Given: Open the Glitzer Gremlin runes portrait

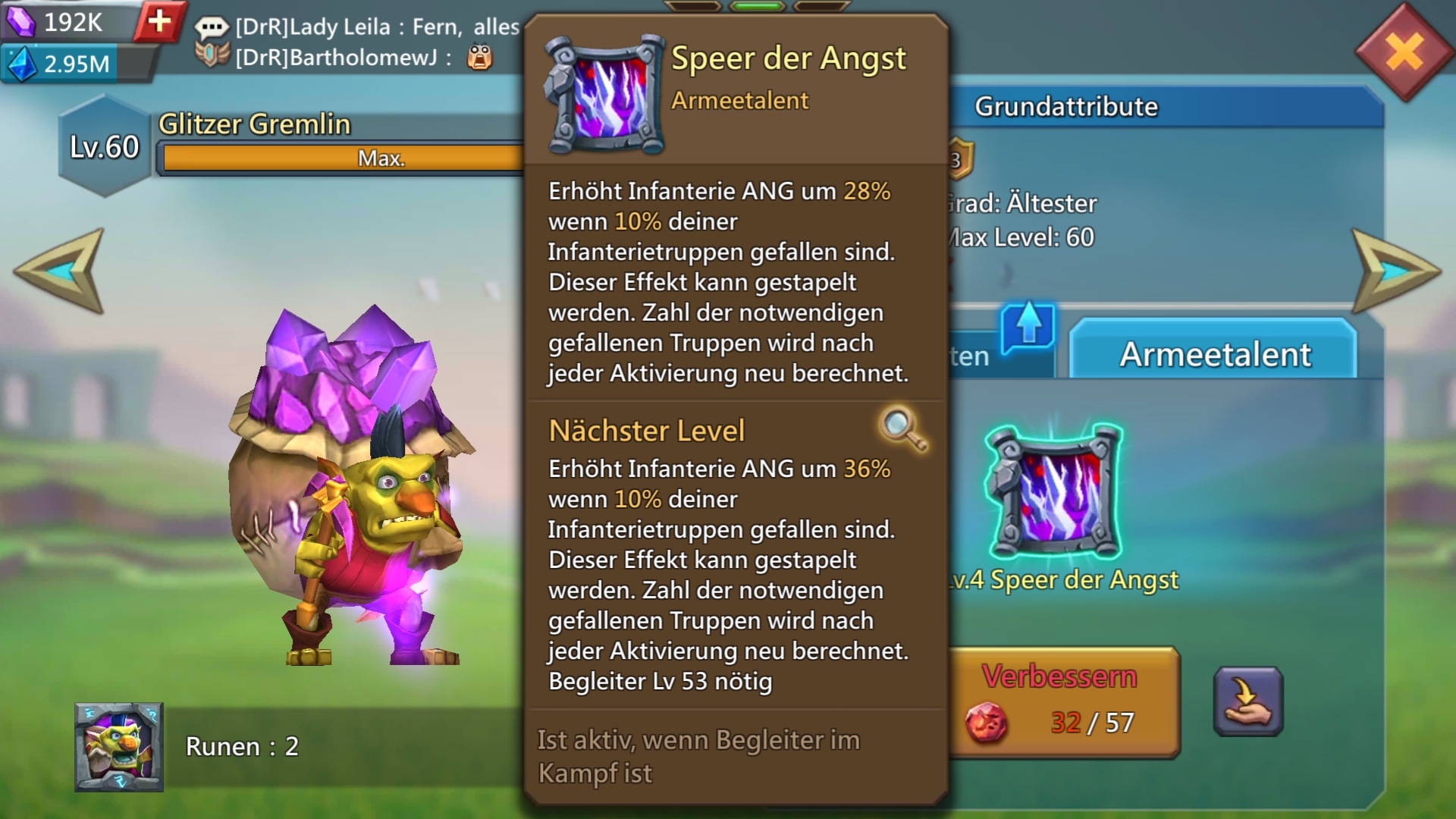Looking at the screenshot, I should [119, 747].
